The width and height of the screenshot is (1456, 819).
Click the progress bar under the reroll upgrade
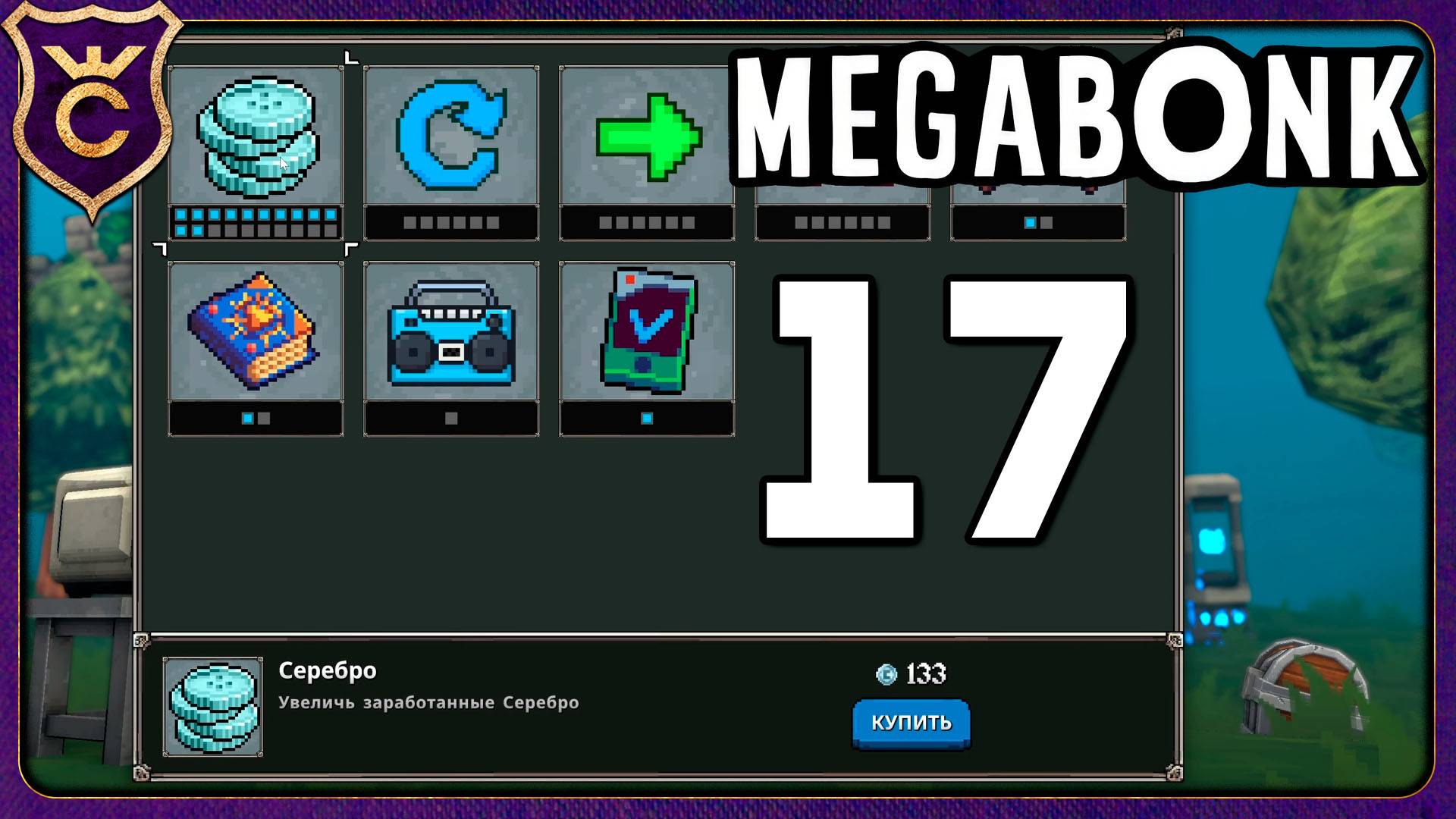451,221
